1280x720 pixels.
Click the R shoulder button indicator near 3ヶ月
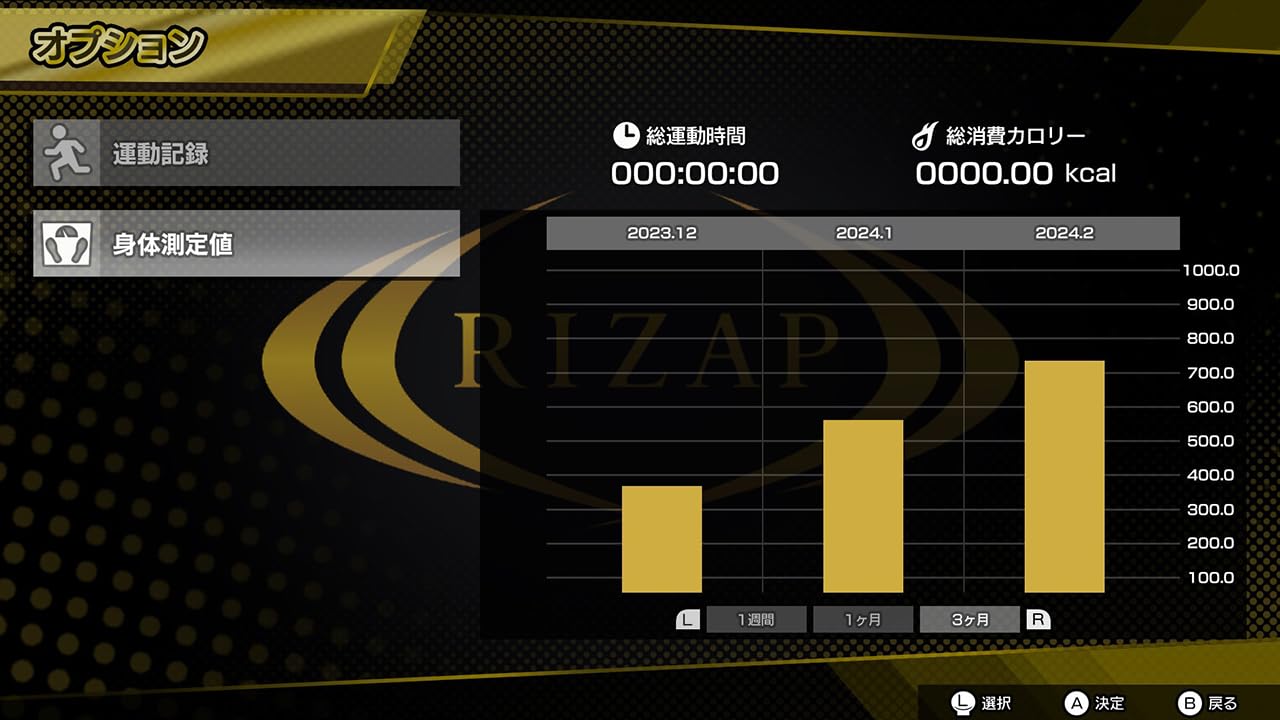1038,618
